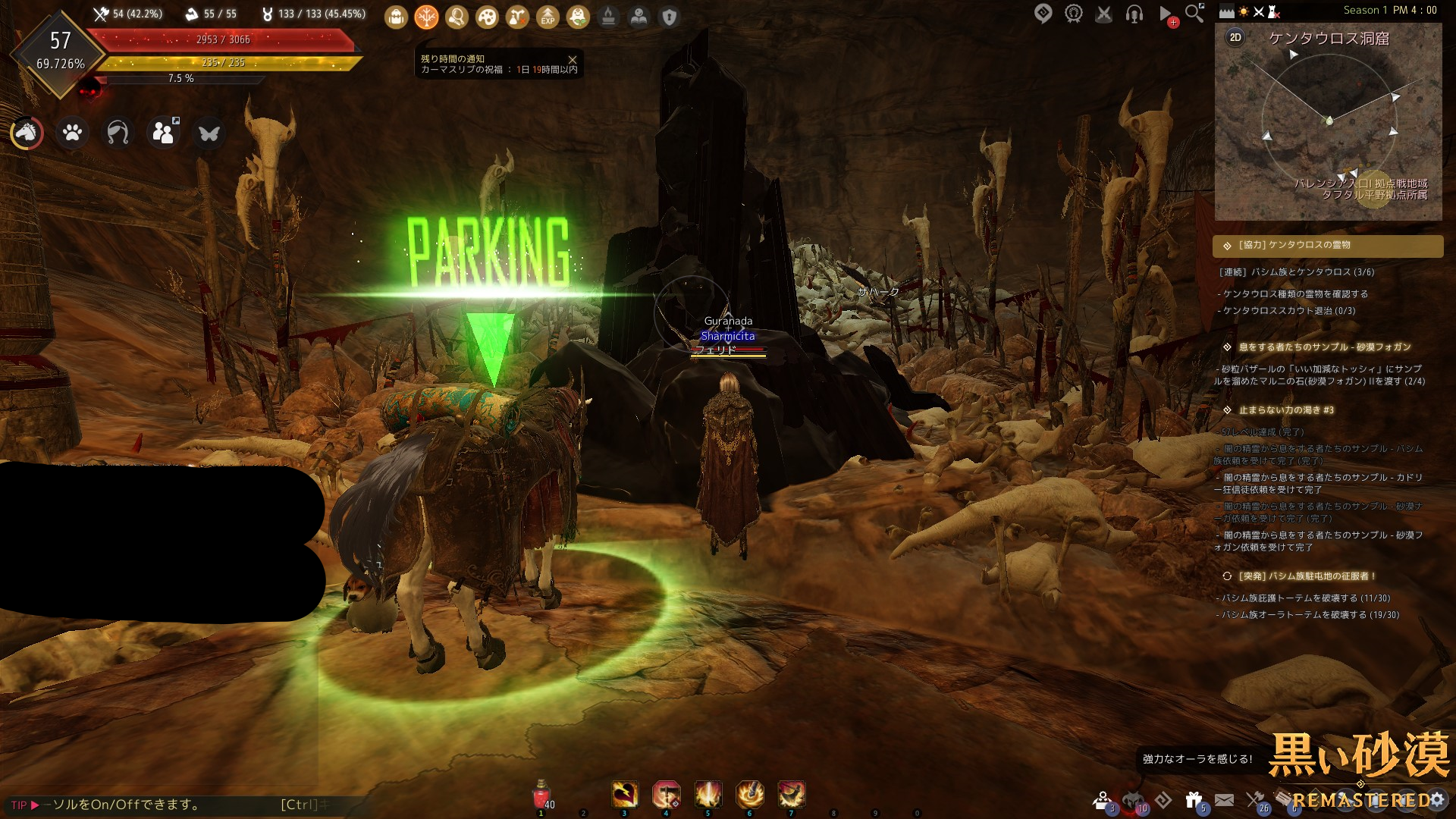Open the mail envelope icon
This screenshot has width=1456, height=819.
(1224, 799)
